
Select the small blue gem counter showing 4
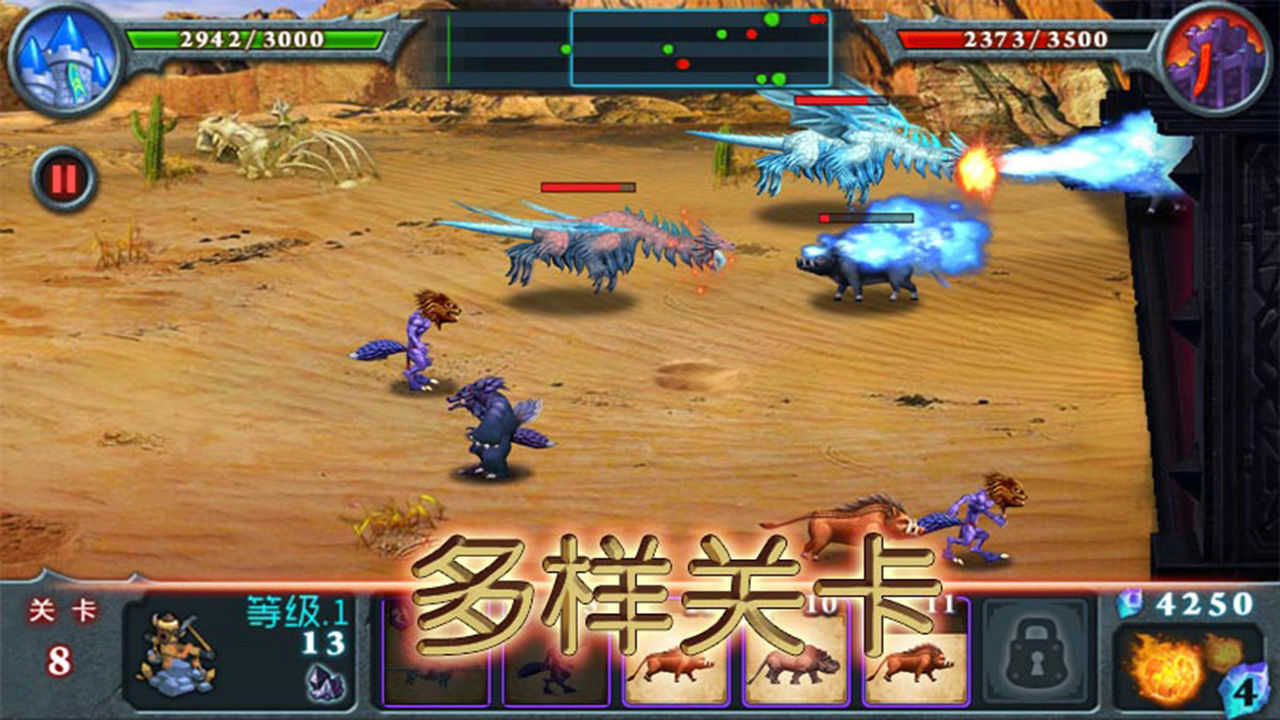[x=1243, y=690]
